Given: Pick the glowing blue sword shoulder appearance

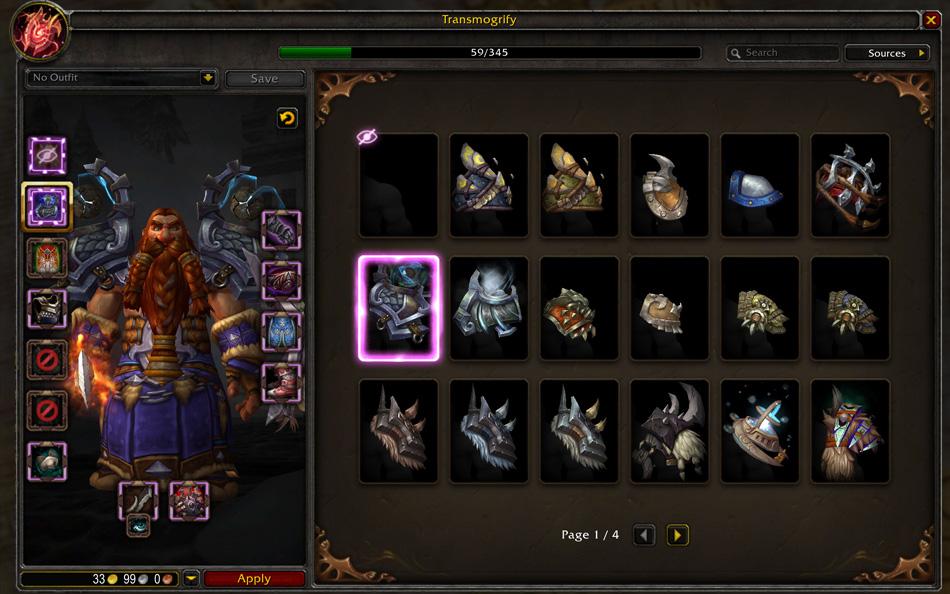Looking at the screenshot, I should pos(759,430).
